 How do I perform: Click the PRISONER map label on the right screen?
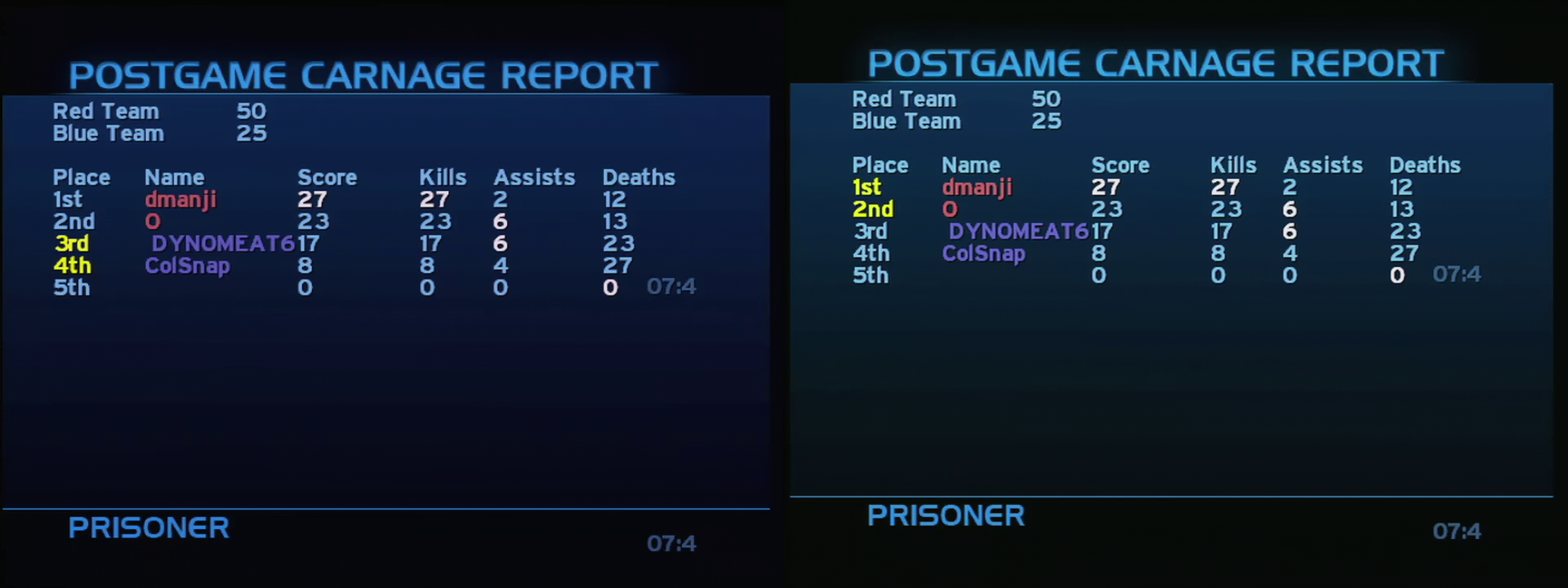947,515
